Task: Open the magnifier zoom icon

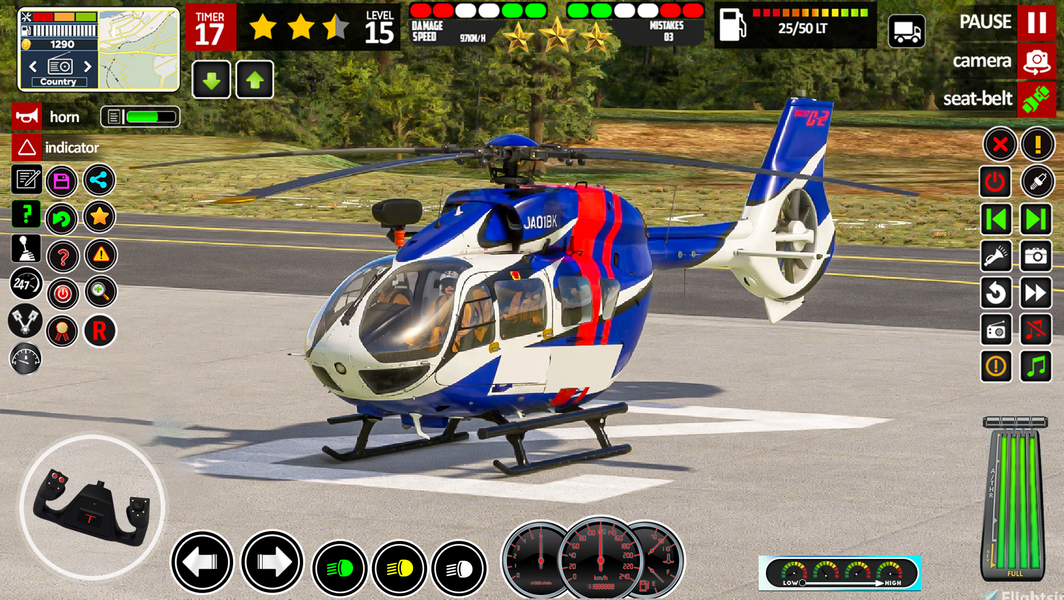Action: (99, 293)
